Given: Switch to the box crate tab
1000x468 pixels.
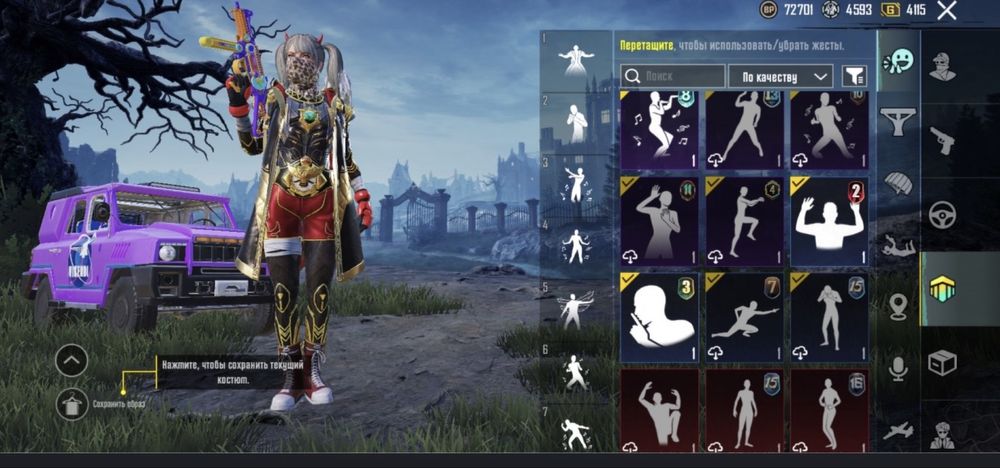Looking at the screenshot, I should 942,361.
